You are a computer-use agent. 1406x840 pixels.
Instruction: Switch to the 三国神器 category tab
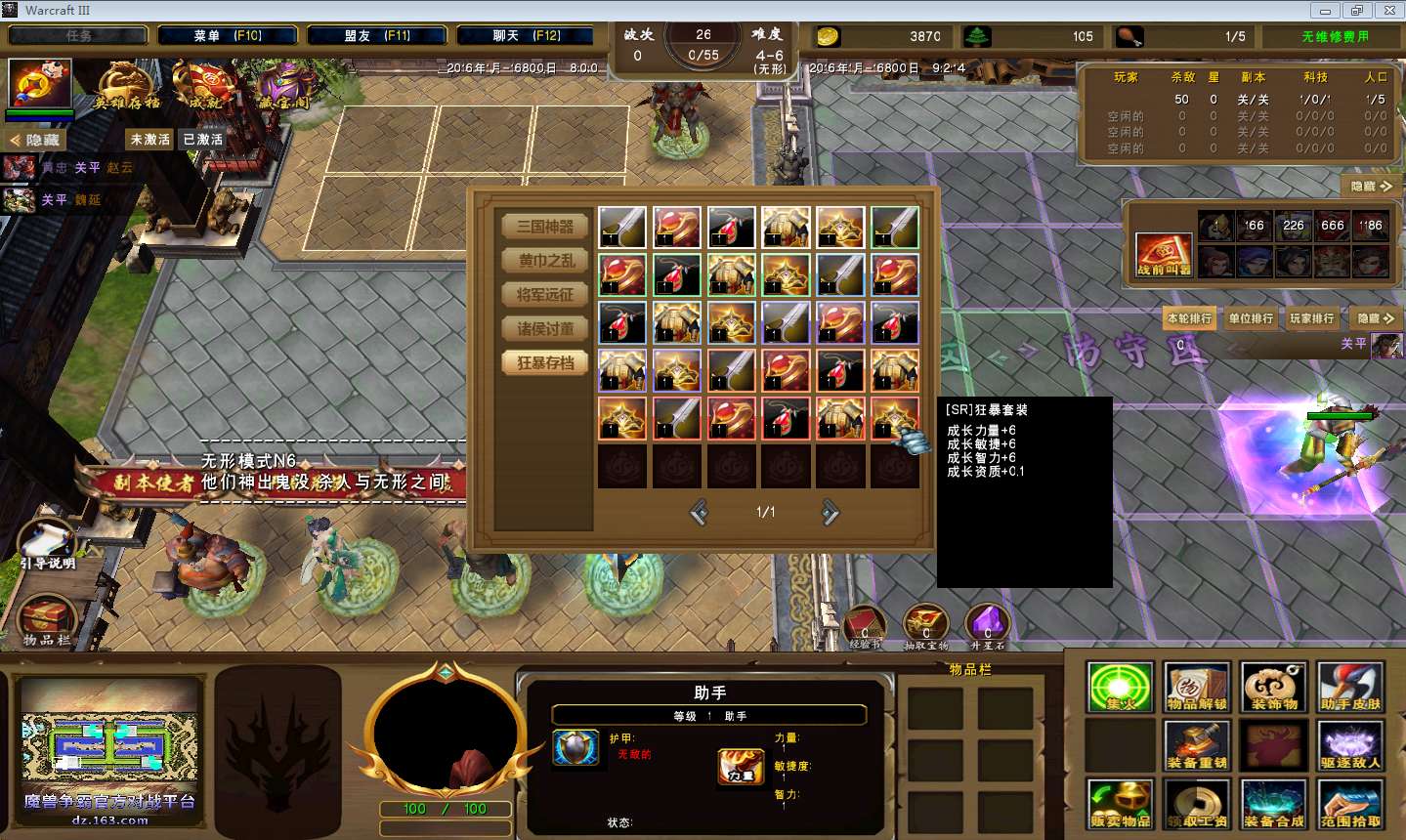[x=545, y=227]
